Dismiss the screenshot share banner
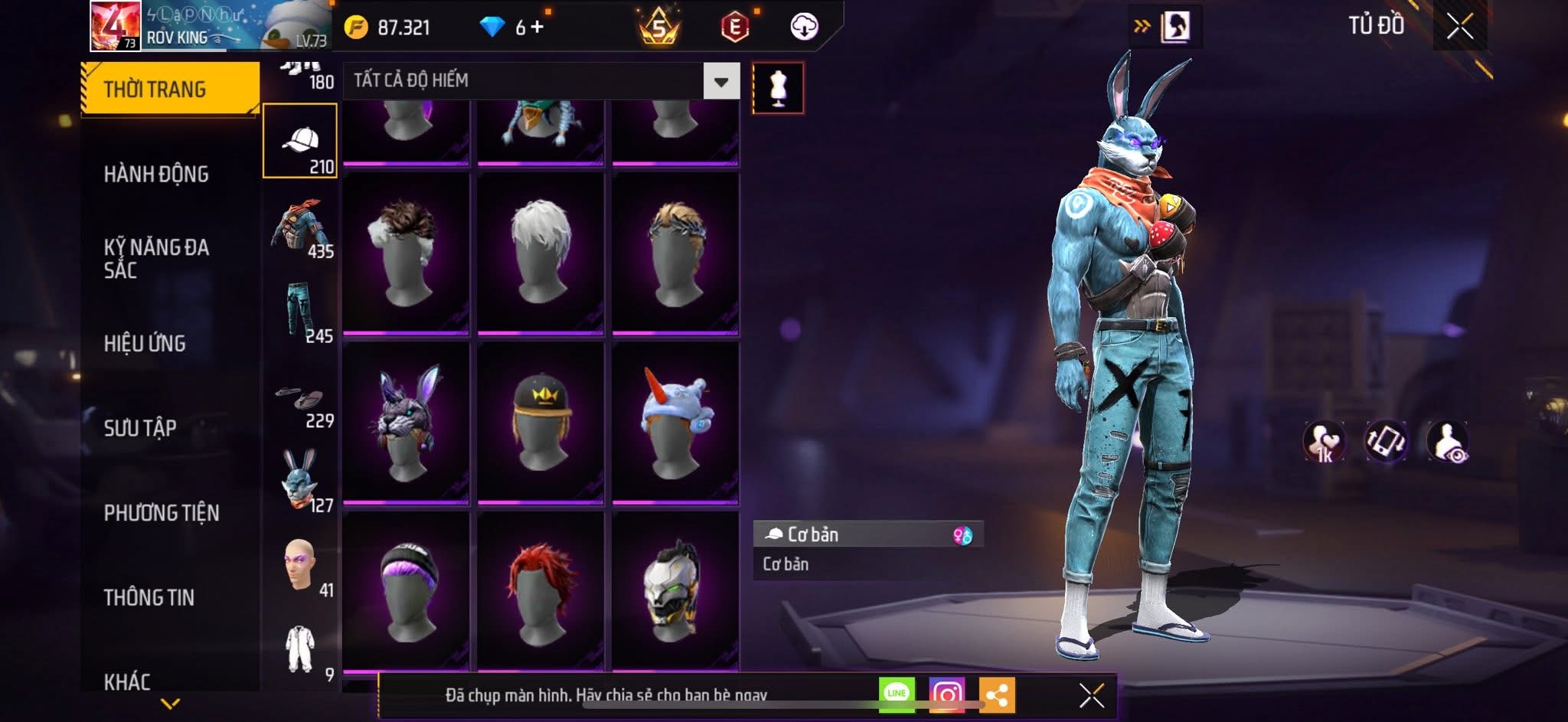The height and width of the screenshot is (722, 1568). click(x=1091, y=695)
